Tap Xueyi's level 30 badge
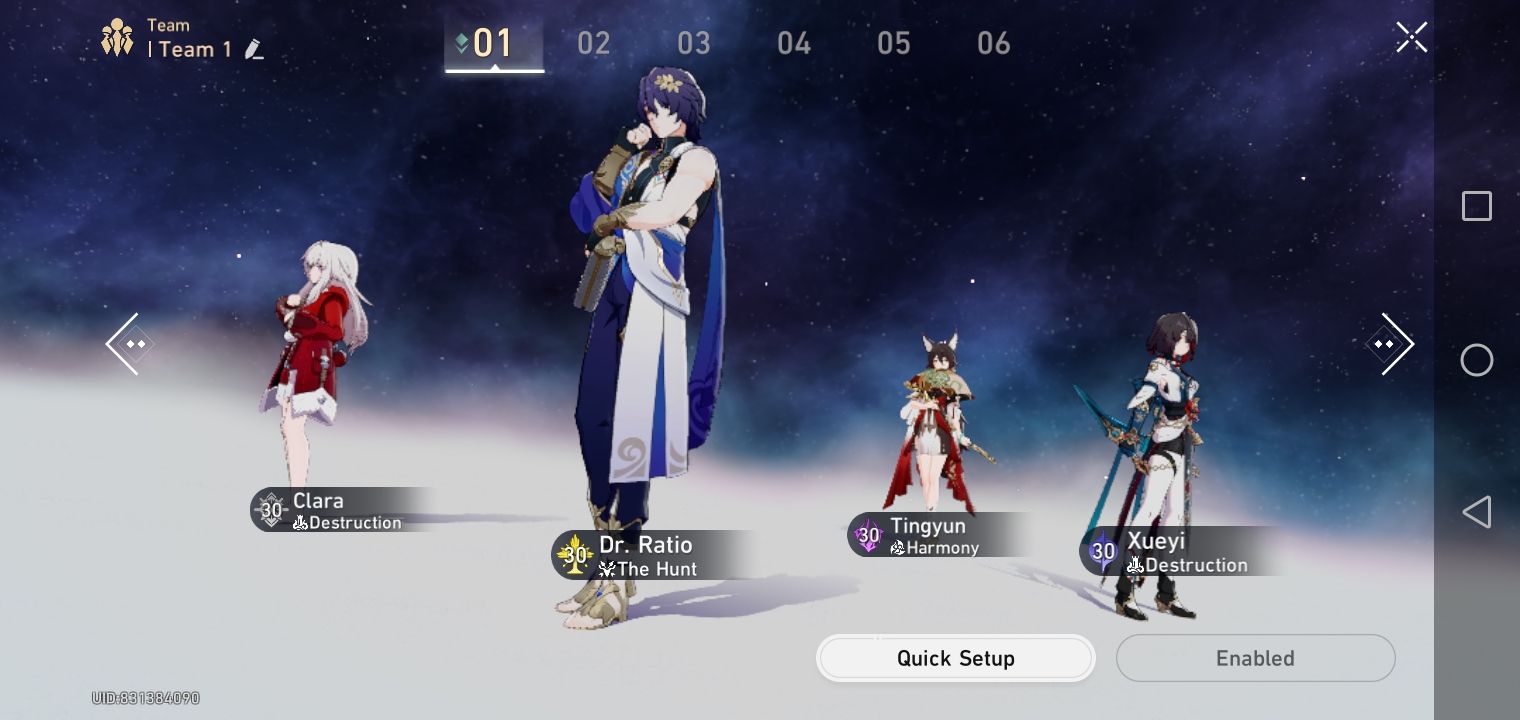Image resolution: width=1520 pixels, height=720 pixels. (1103, 551)
